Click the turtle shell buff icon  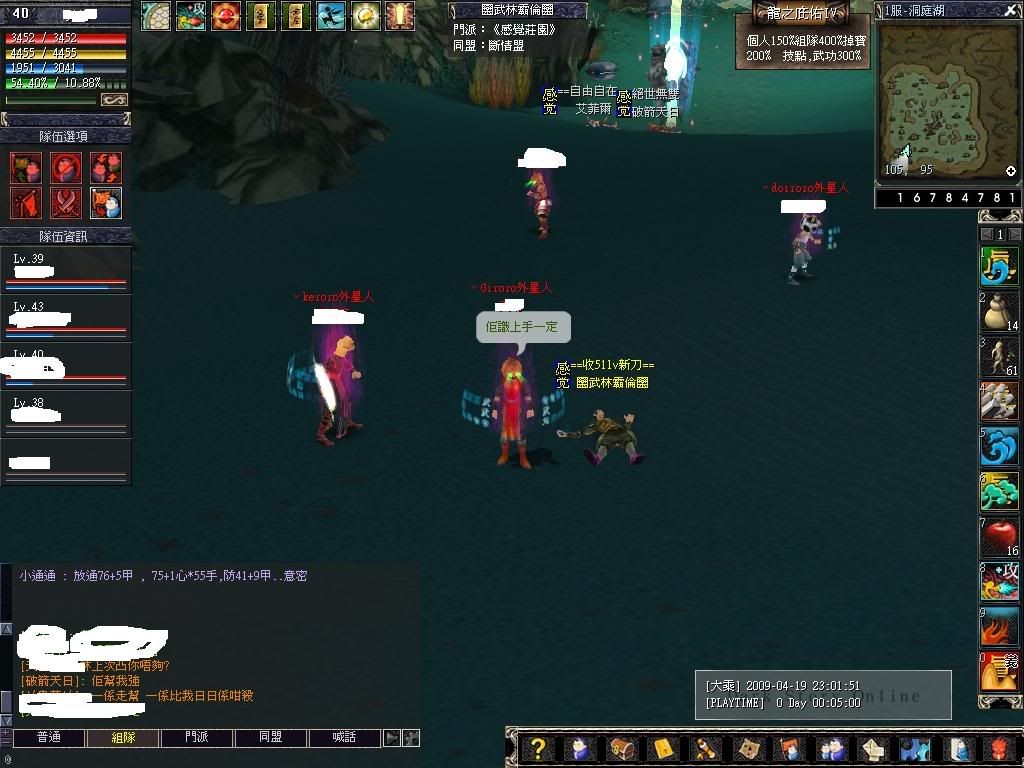[x=156, y=15]
